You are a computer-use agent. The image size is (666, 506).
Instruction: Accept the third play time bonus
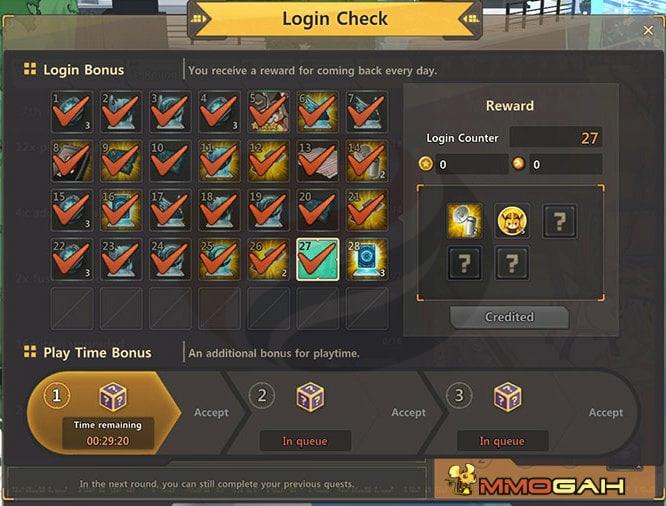(606, 412)
